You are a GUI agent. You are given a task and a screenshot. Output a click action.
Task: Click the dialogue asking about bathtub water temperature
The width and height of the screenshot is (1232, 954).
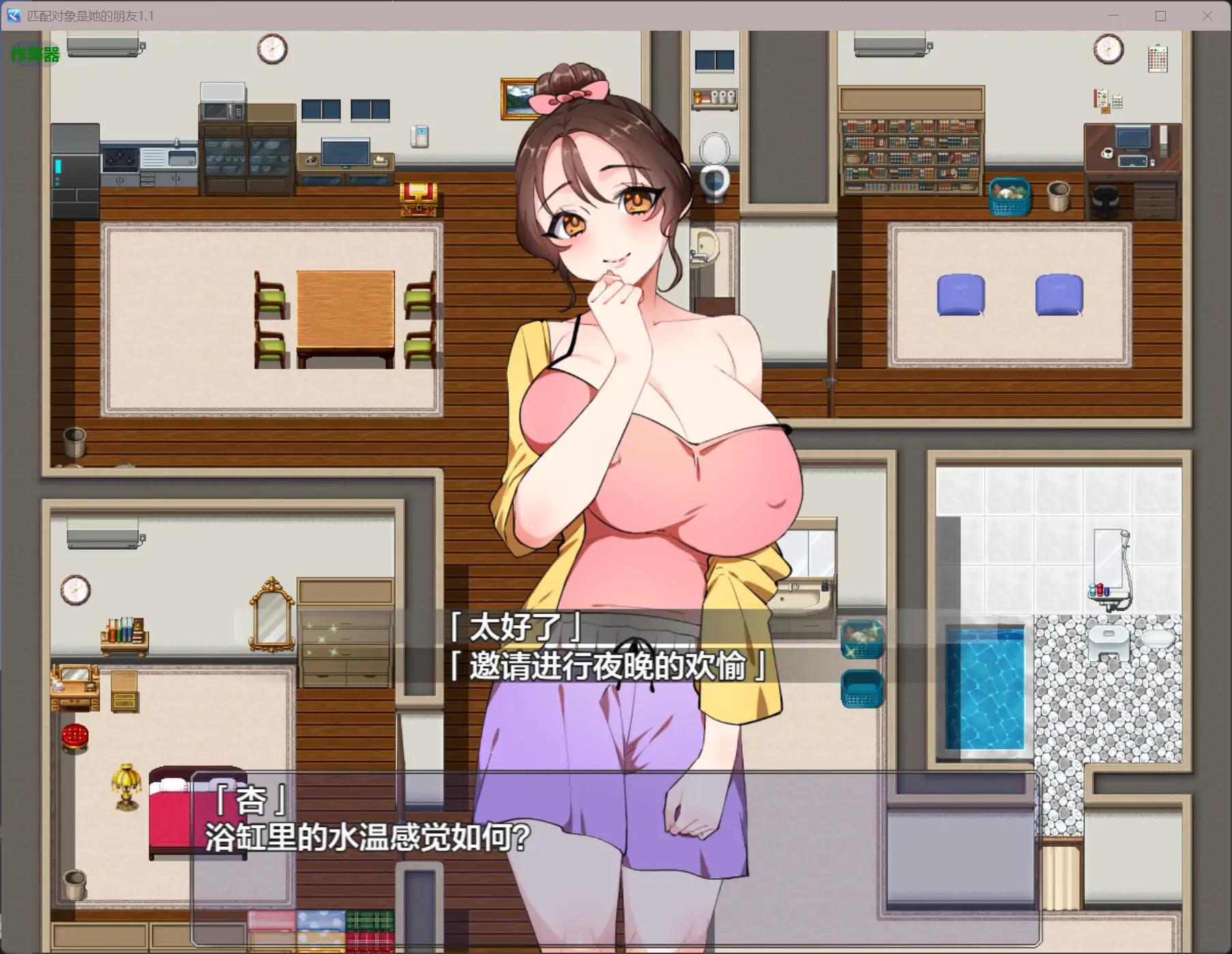(365, 838)
